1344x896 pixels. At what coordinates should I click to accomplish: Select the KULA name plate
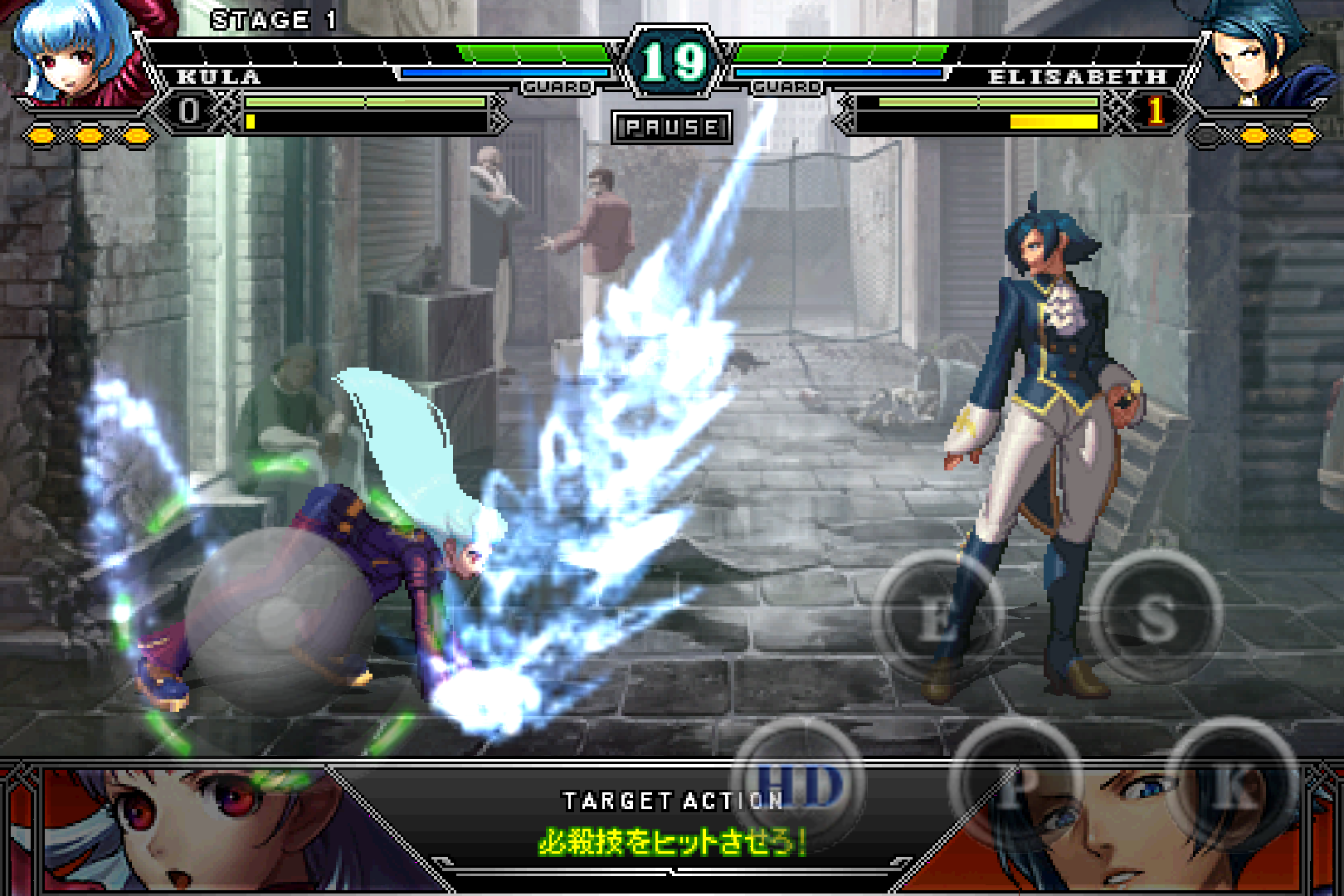217,76
